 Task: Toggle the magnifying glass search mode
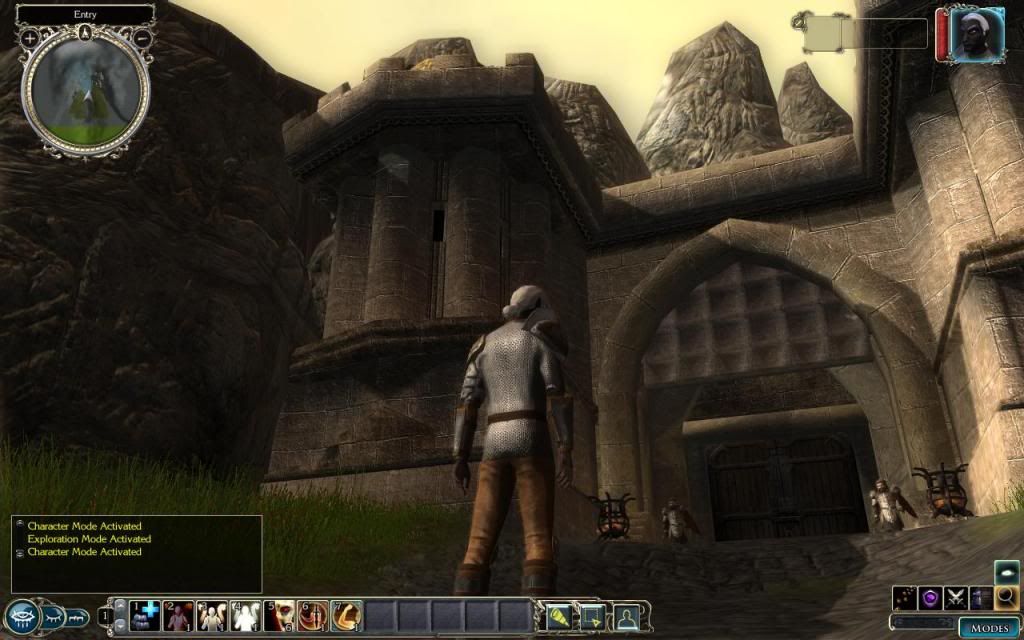[x=1006, y=597]
